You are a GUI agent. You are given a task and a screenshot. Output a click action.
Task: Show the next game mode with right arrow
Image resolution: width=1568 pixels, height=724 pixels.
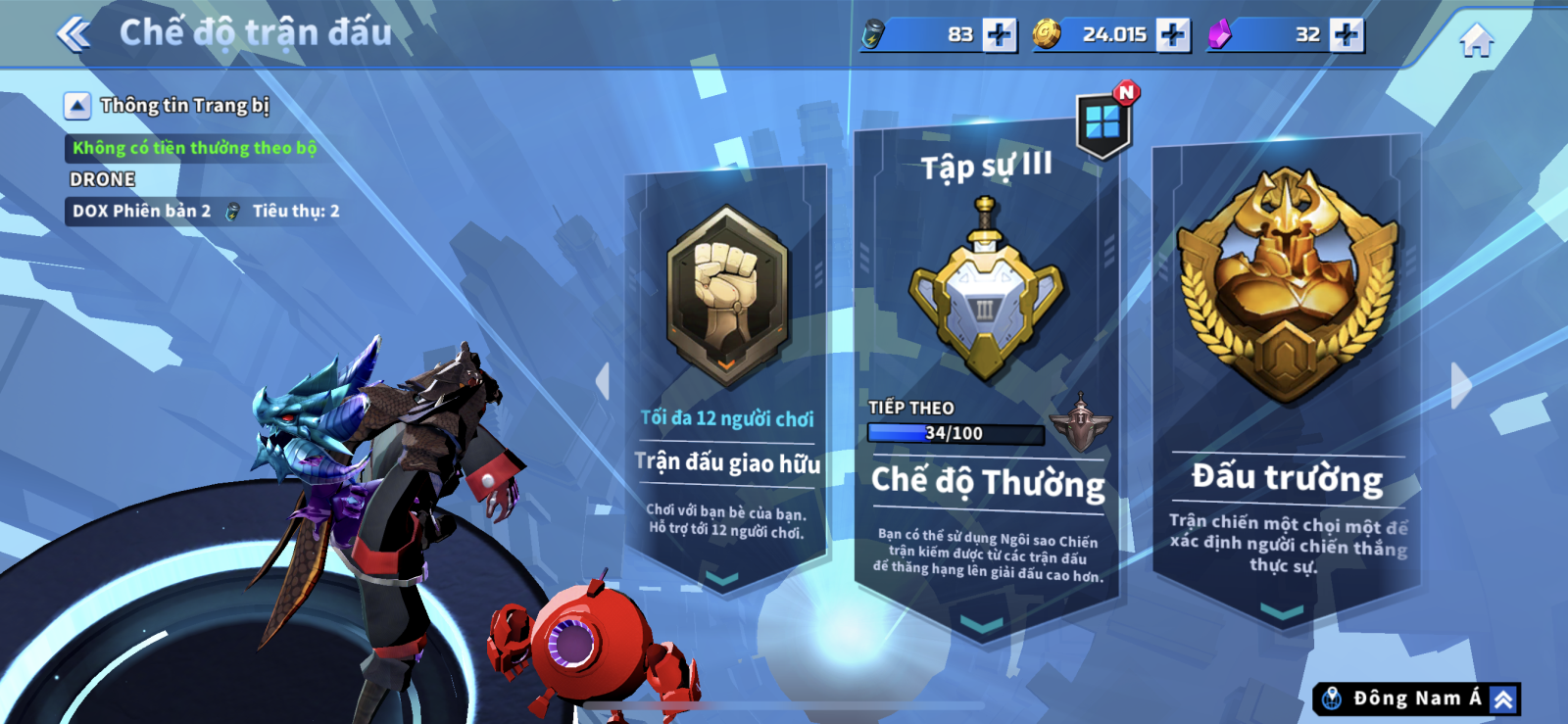click(x=1460, y=385)
